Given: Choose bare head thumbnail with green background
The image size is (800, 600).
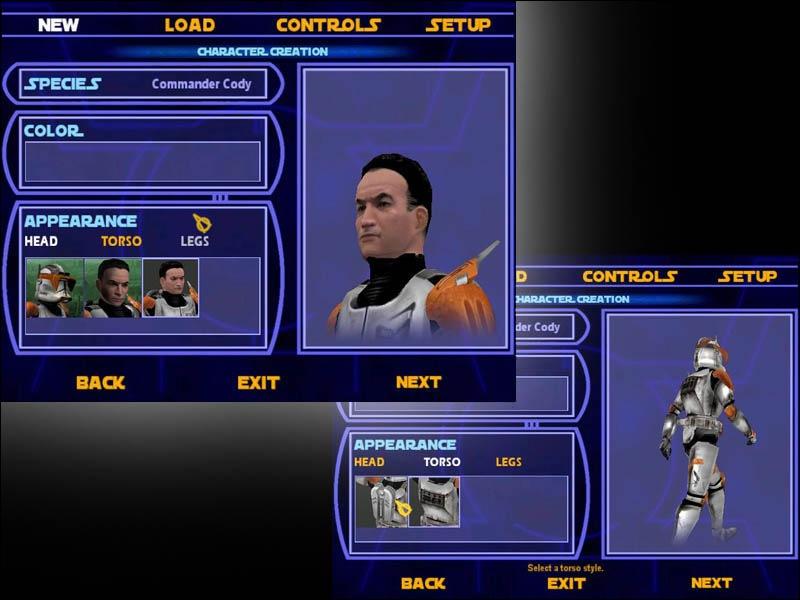Looking at the screenshot, I should tap(112, 288).
